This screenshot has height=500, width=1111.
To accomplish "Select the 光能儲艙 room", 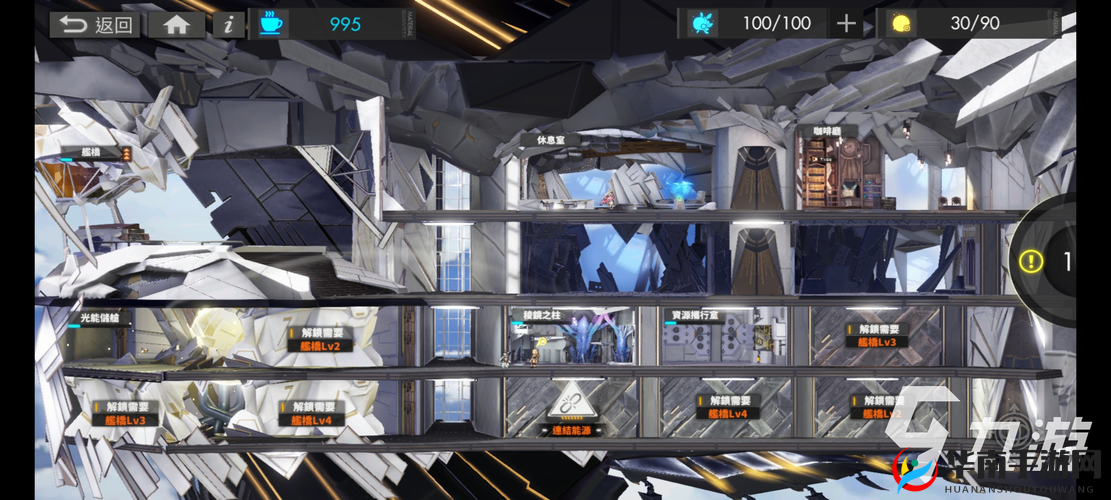I will point(100,317).
